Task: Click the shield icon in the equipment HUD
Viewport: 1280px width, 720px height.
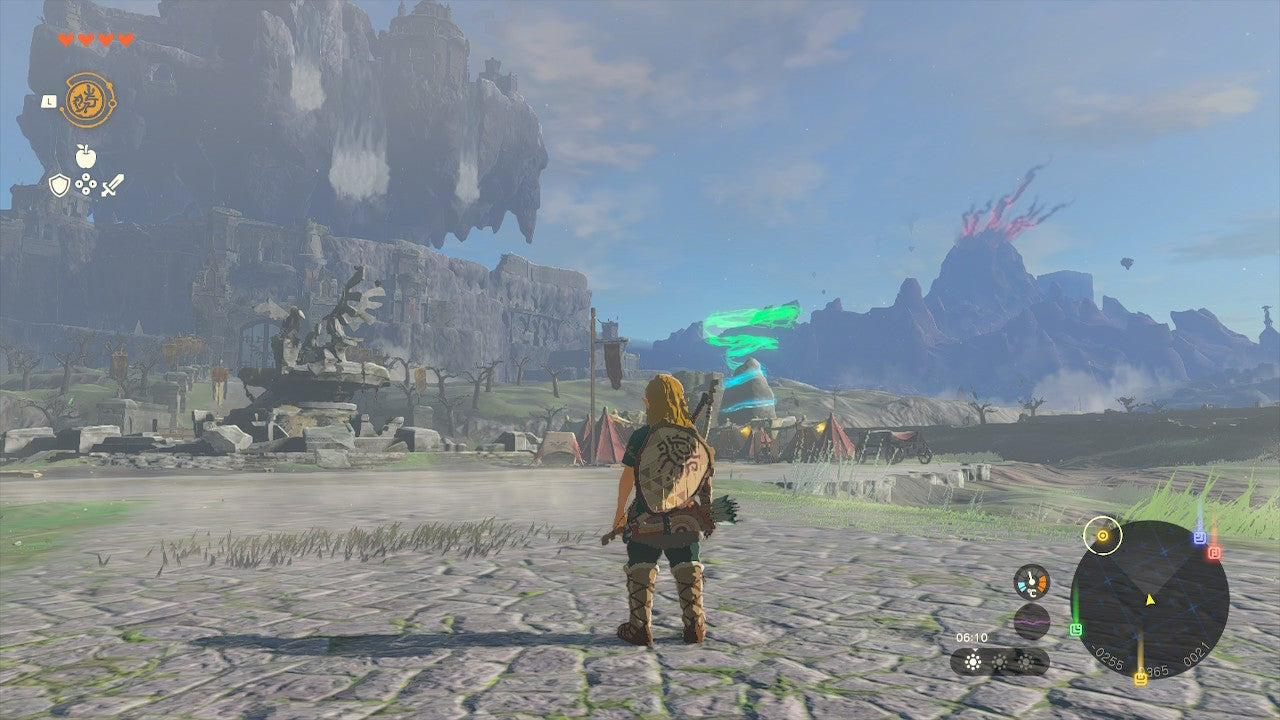Action: pos(59,185)
